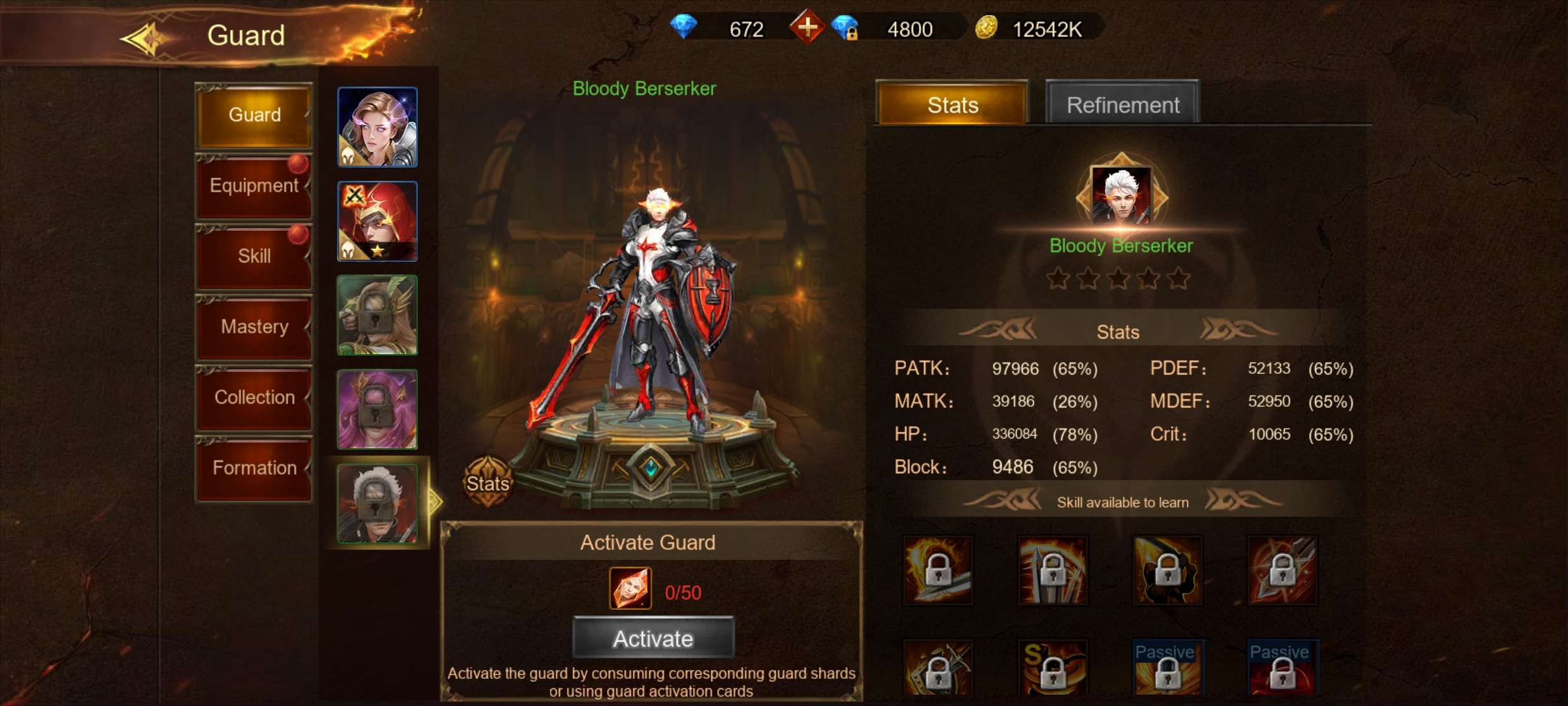Choose the locked purple-haired guard portrait

tap(377, 409)
